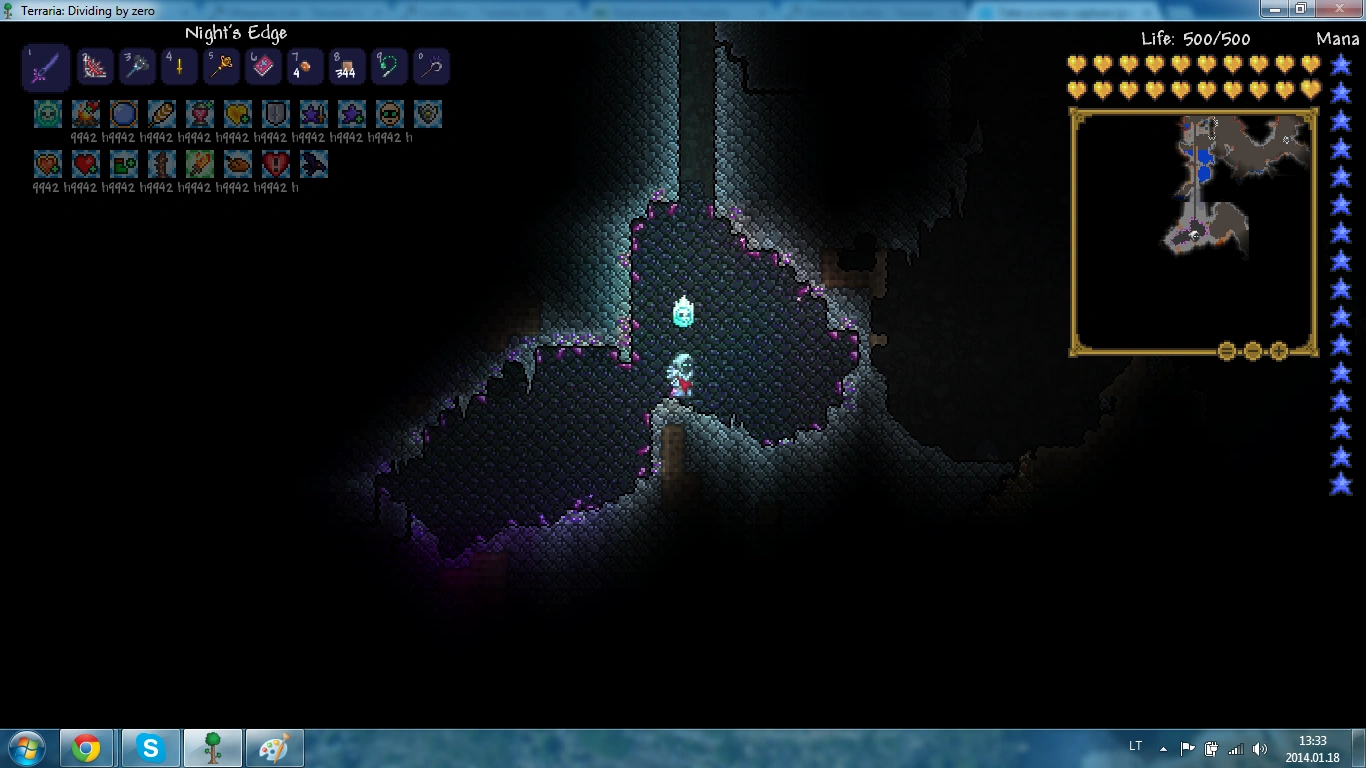Remove the red heart buff with exclamation mark
Viewport: 1366px width, 768px height.
pos(275,163)
